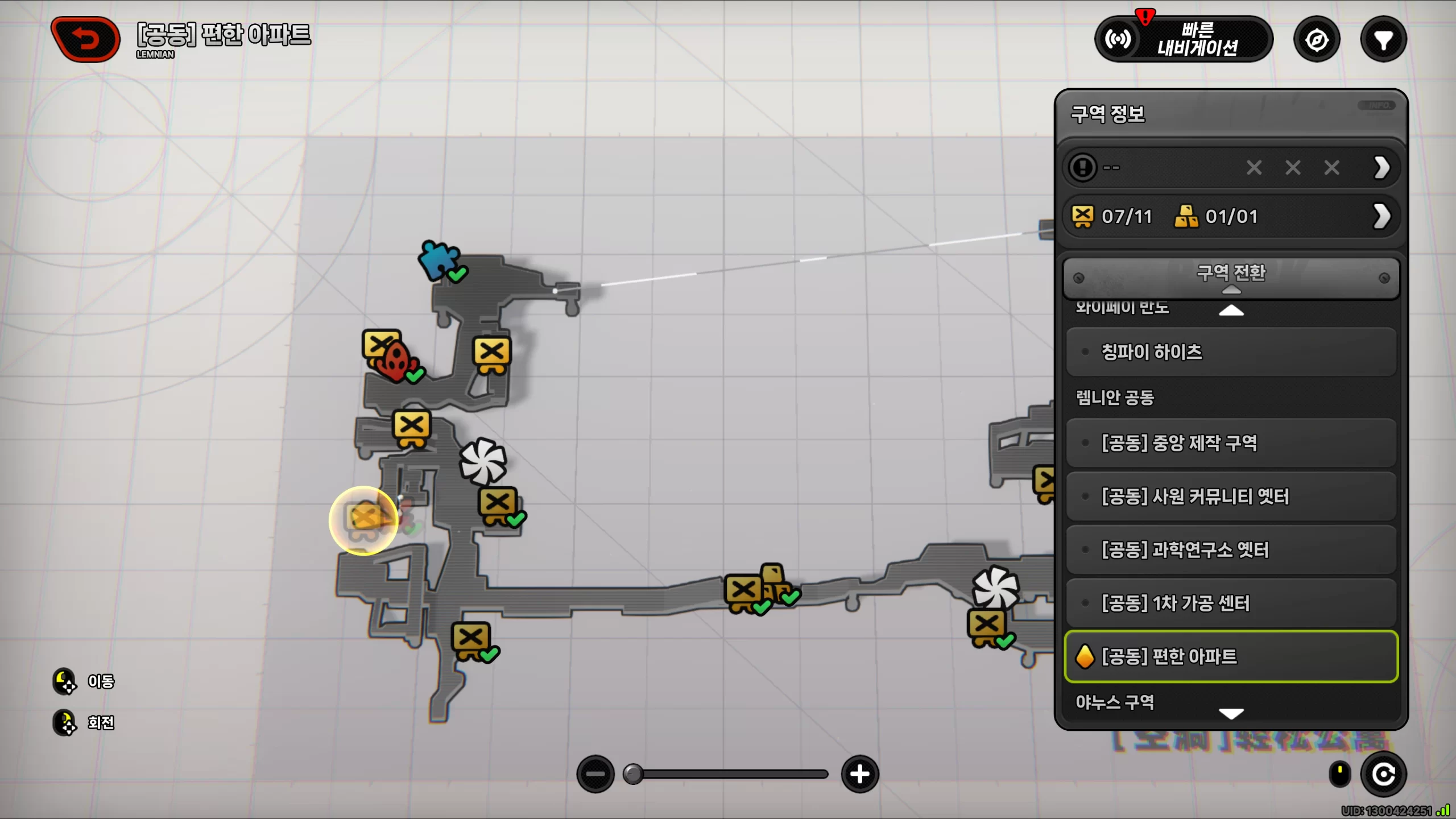
Task: Click the gold ingot marker on map
Action: coord(775,577)
